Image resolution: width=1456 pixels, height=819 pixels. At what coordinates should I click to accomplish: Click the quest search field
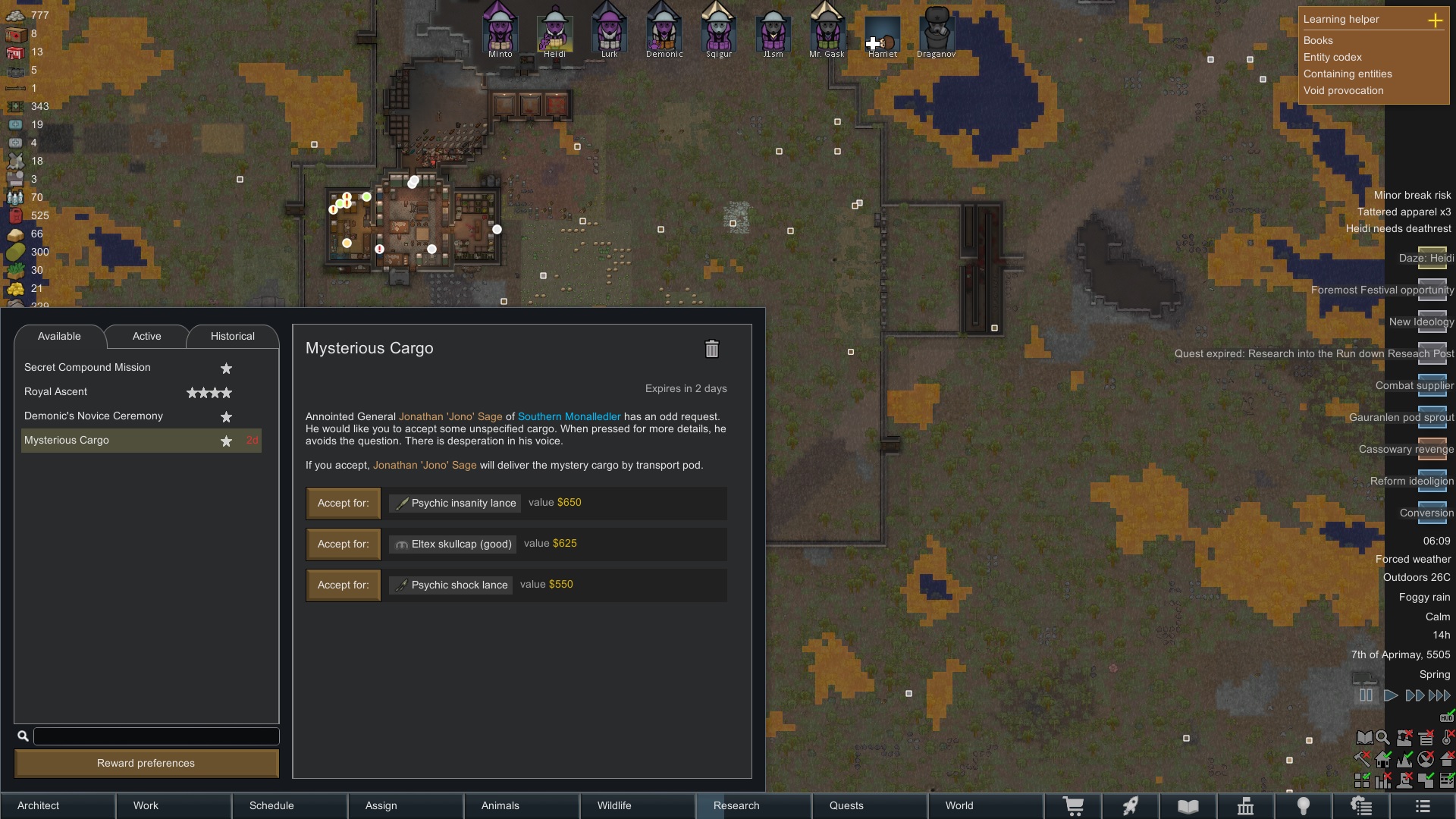pyautogui.click(x=156, y=736)
